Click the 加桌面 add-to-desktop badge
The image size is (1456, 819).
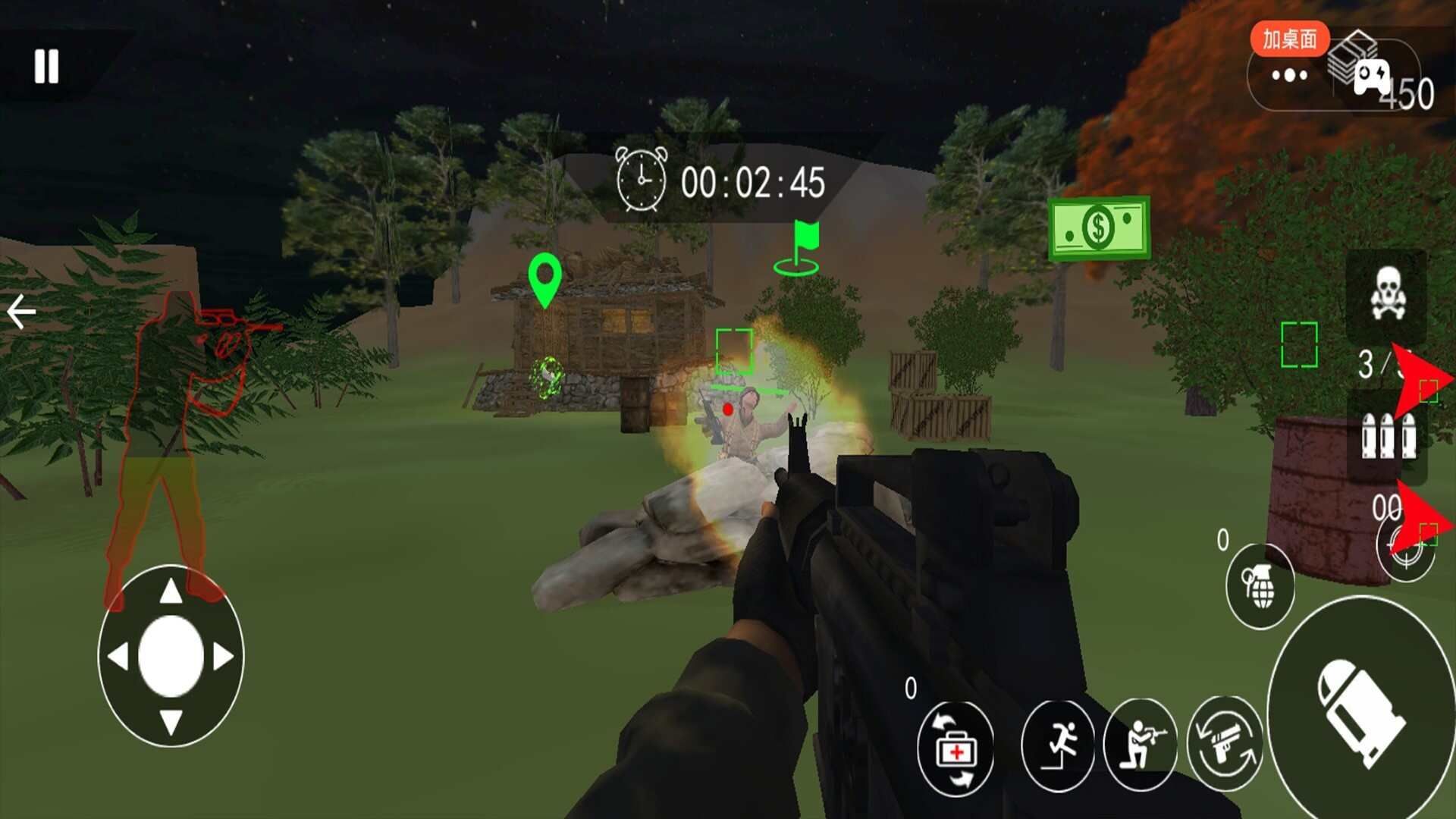pyautogui.click(x=1289, y=39)
